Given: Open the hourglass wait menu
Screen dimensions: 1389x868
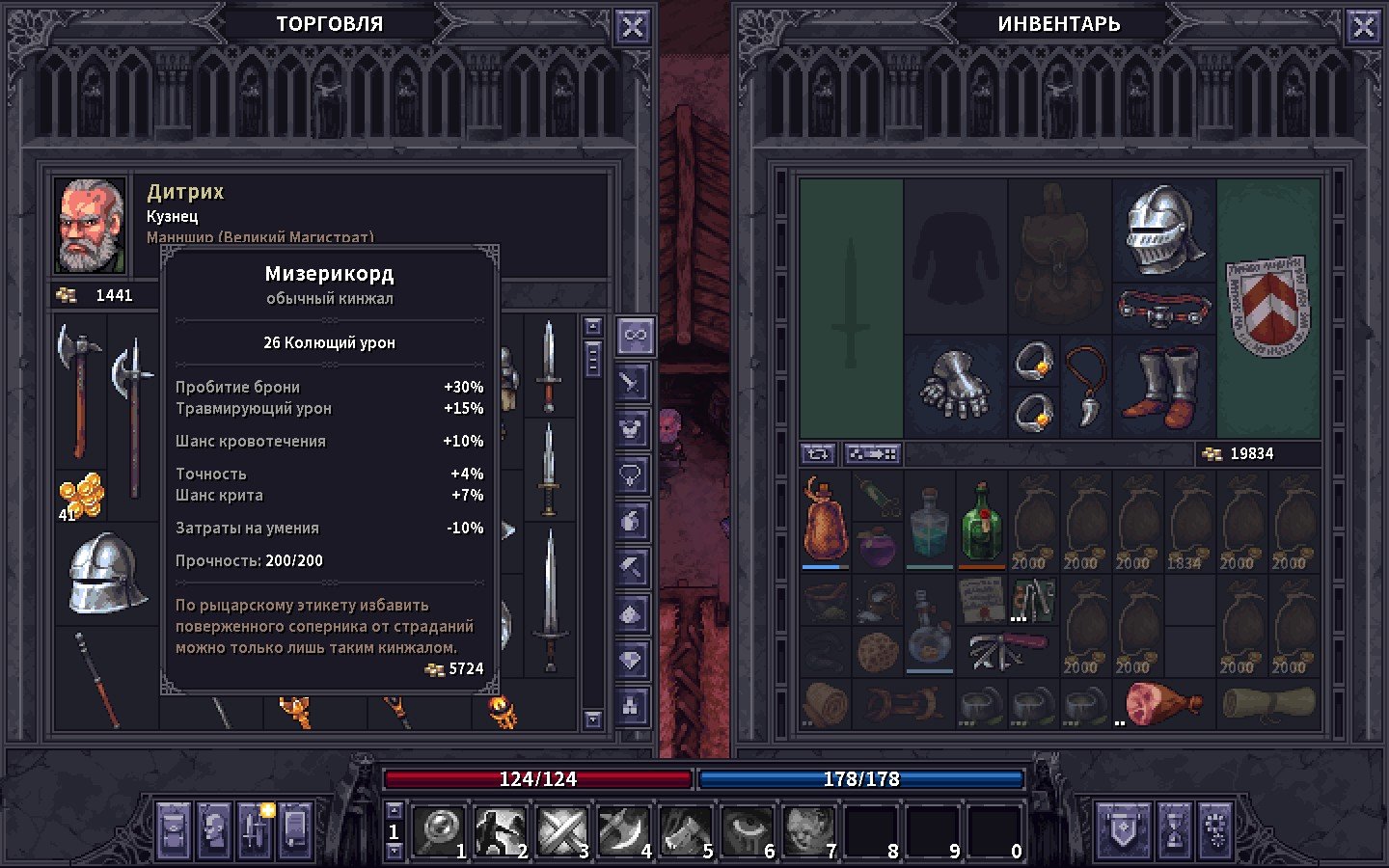Looking at the screenshot, I should [x=1174, y=829].
